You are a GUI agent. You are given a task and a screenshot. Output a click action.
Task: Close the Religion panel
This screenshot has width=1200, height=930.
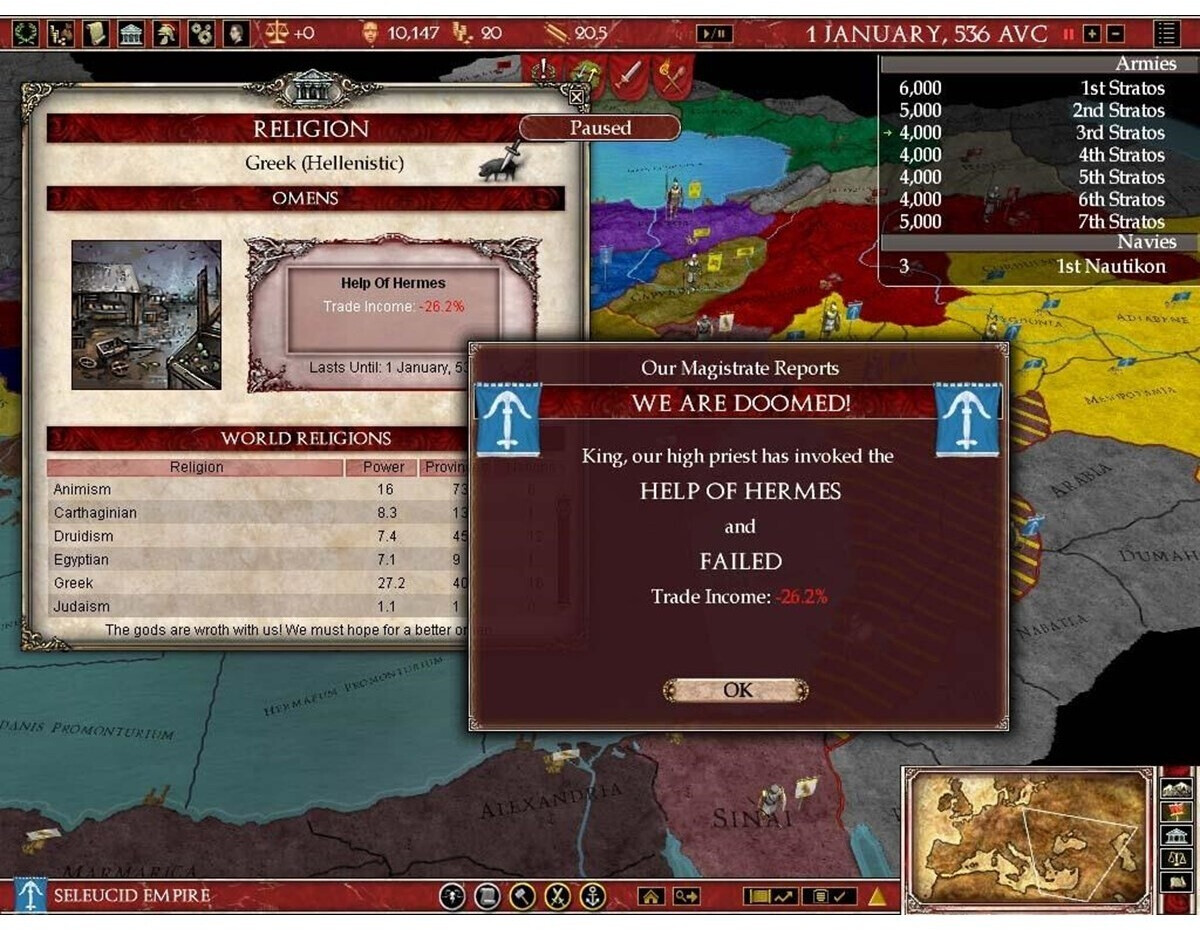576,97
